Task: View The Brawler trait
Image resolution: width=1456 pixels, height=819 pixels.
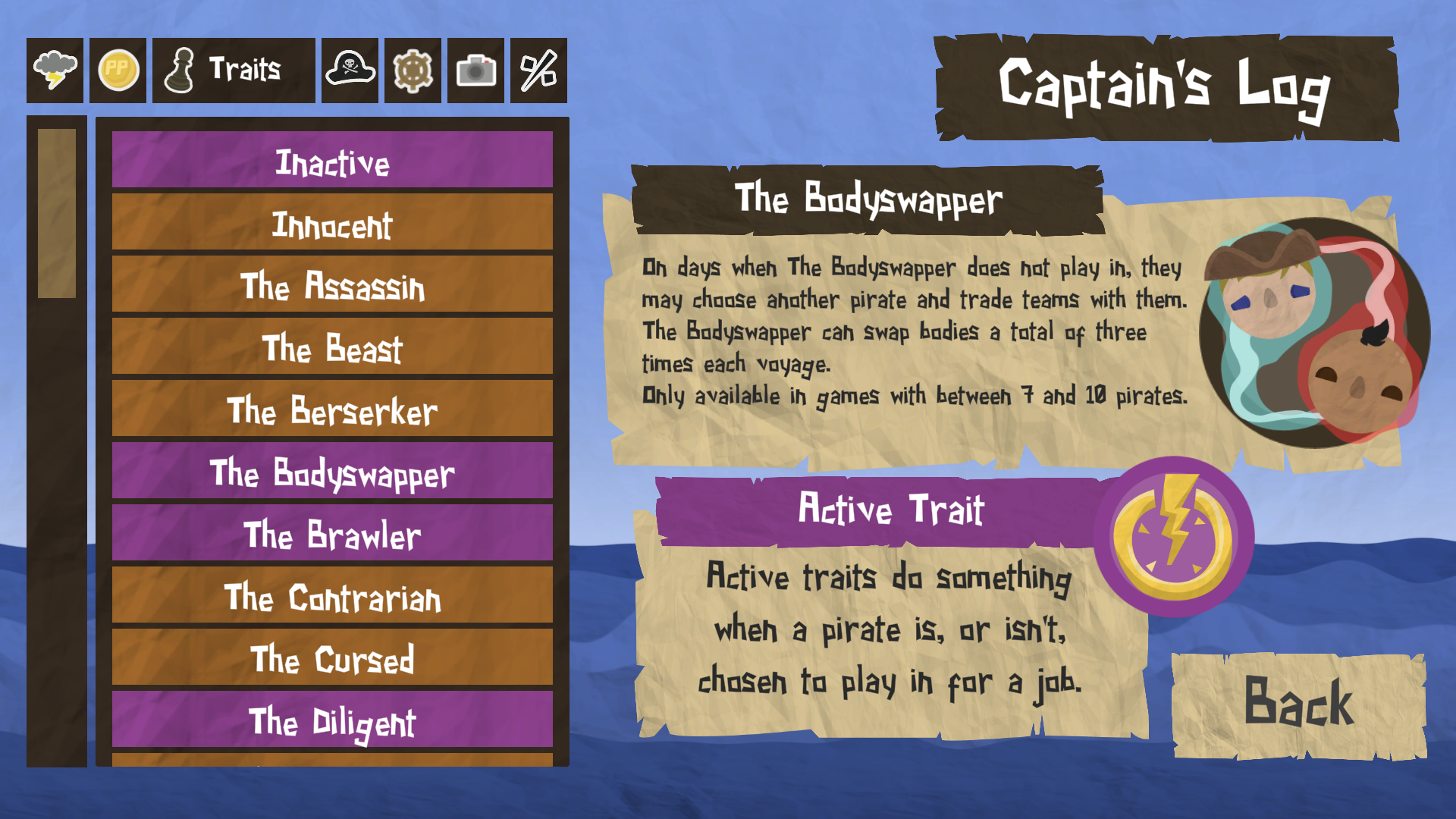Action: [x=331, y=535]
